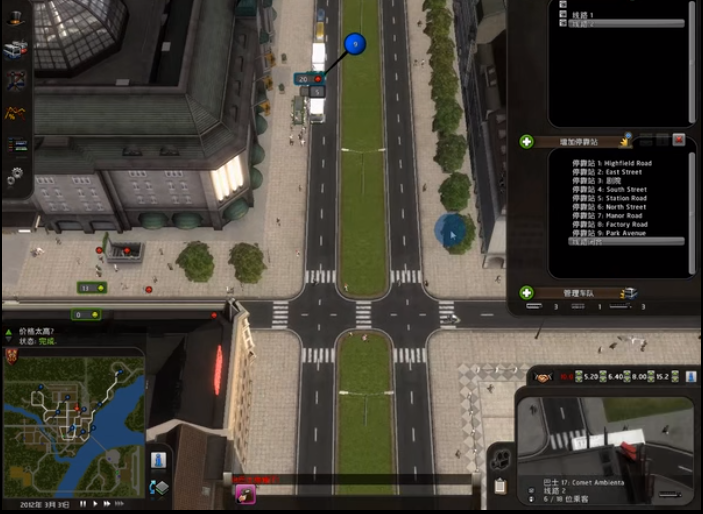Close the stop list with red X

tap(679, 141)
